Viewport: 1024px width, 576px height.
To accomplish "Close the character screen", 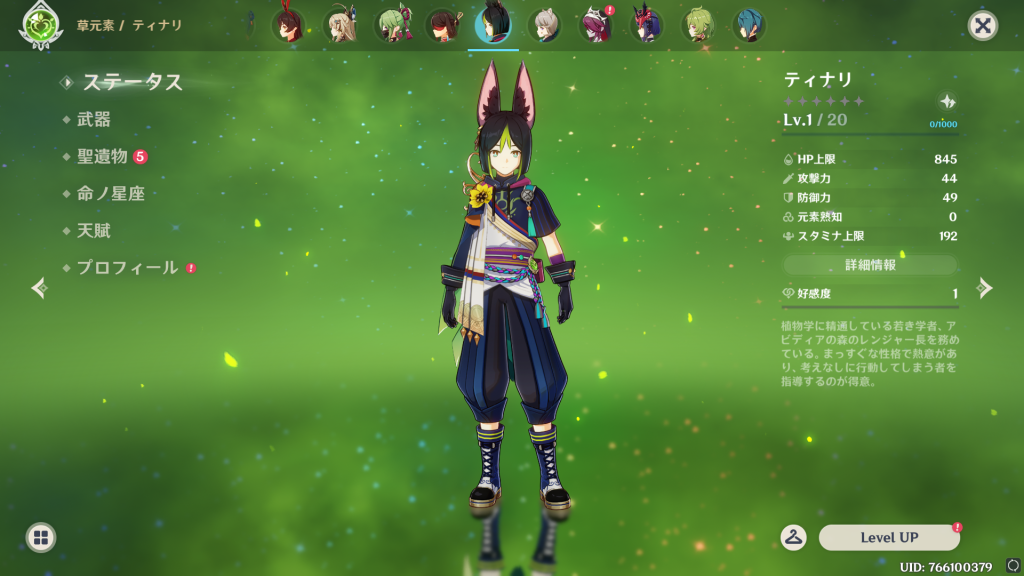I will tap(983, 26).
